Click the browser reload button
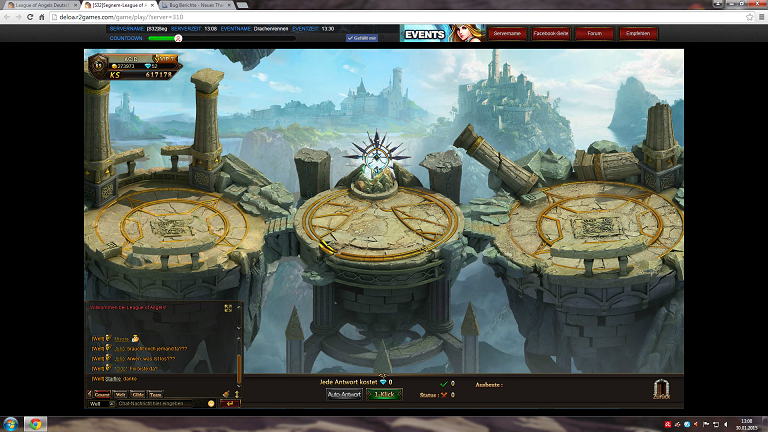The height and width of the screenshot is (432, 768). pyautogui.click(x=32, y=18)
